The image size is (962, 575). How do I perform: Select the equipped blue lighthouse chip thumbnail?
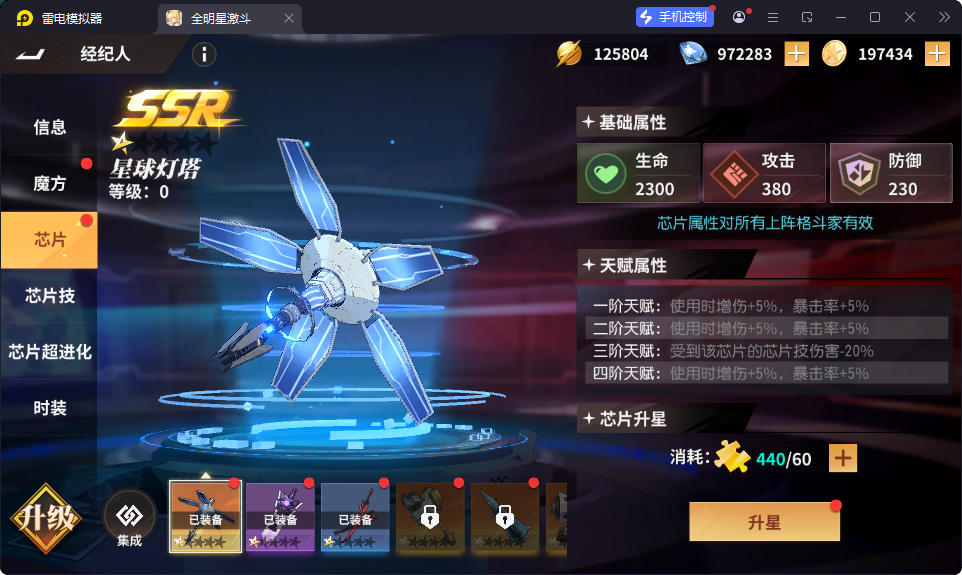point(205,517)
